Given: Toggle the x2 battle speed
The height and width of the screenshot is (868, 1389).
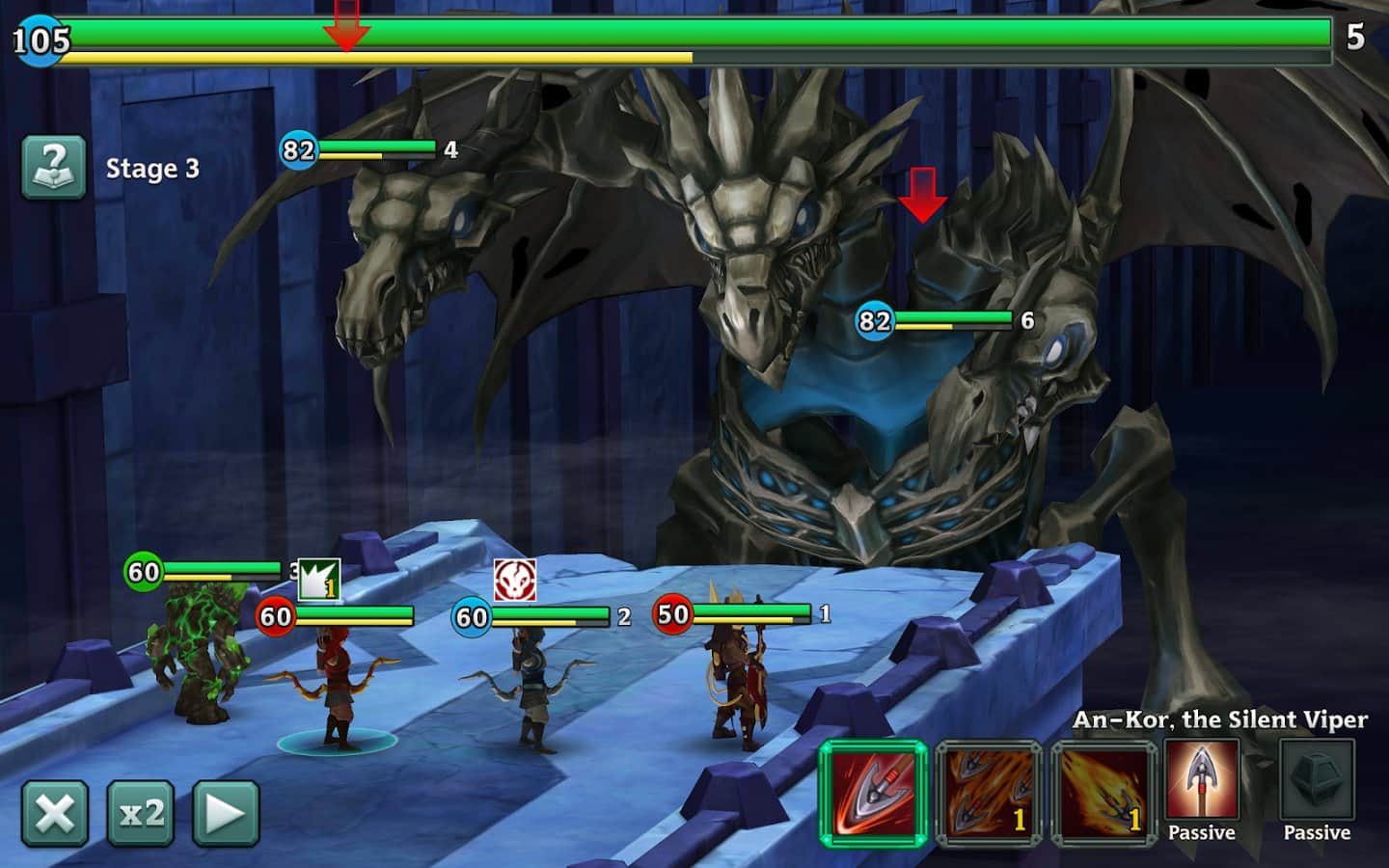Looking at the screenshot, I should [x=141, y=813].
